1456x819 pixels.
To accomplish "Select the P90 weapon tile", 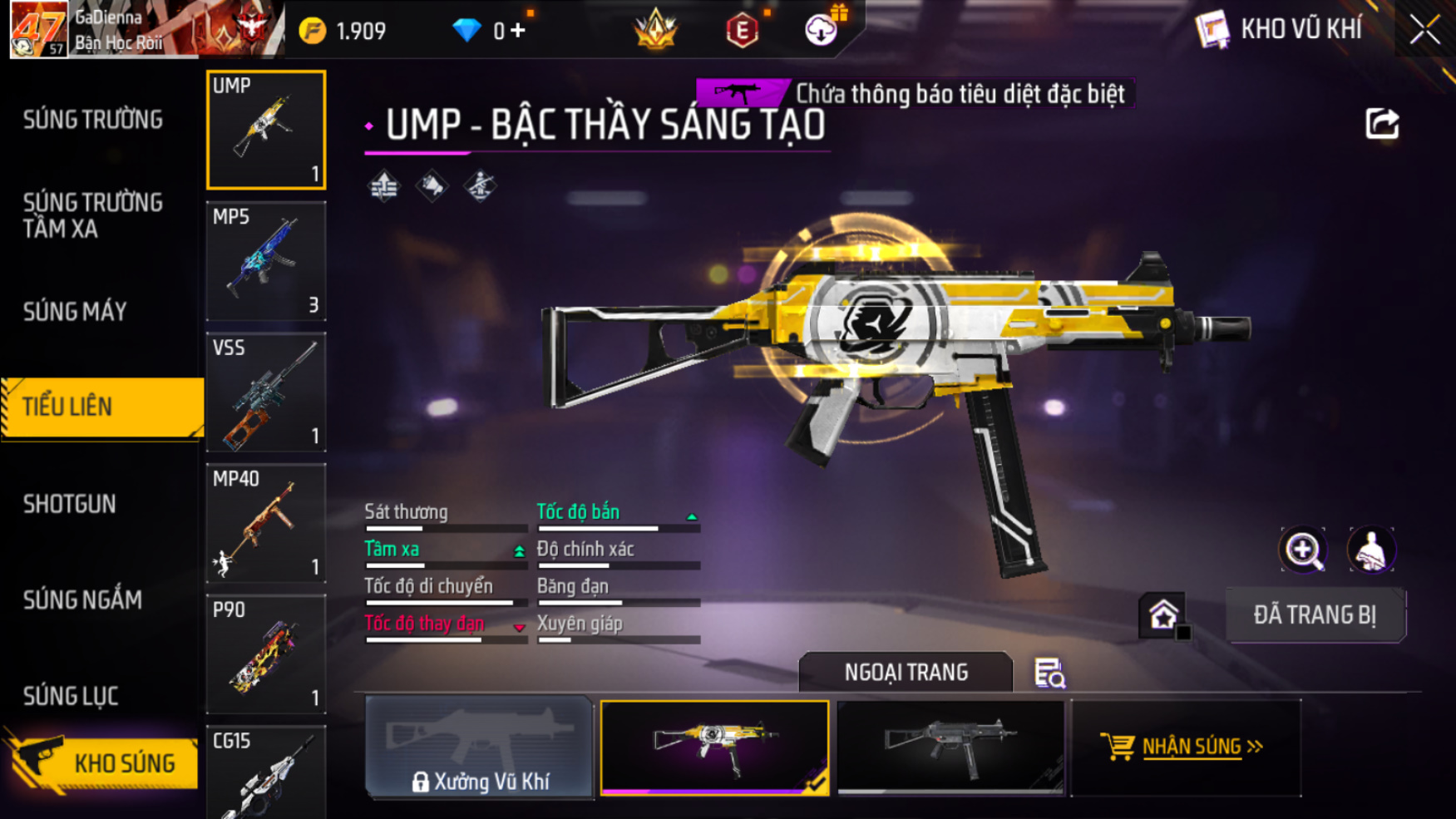I will 266,654.
